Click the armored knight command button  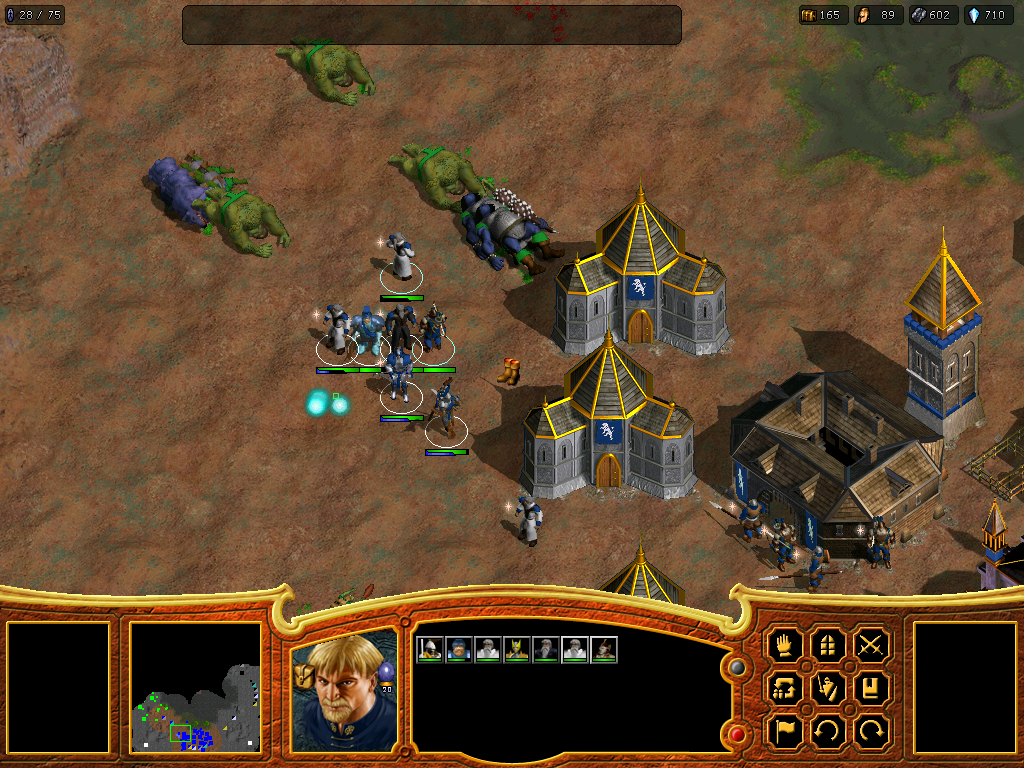828,688
